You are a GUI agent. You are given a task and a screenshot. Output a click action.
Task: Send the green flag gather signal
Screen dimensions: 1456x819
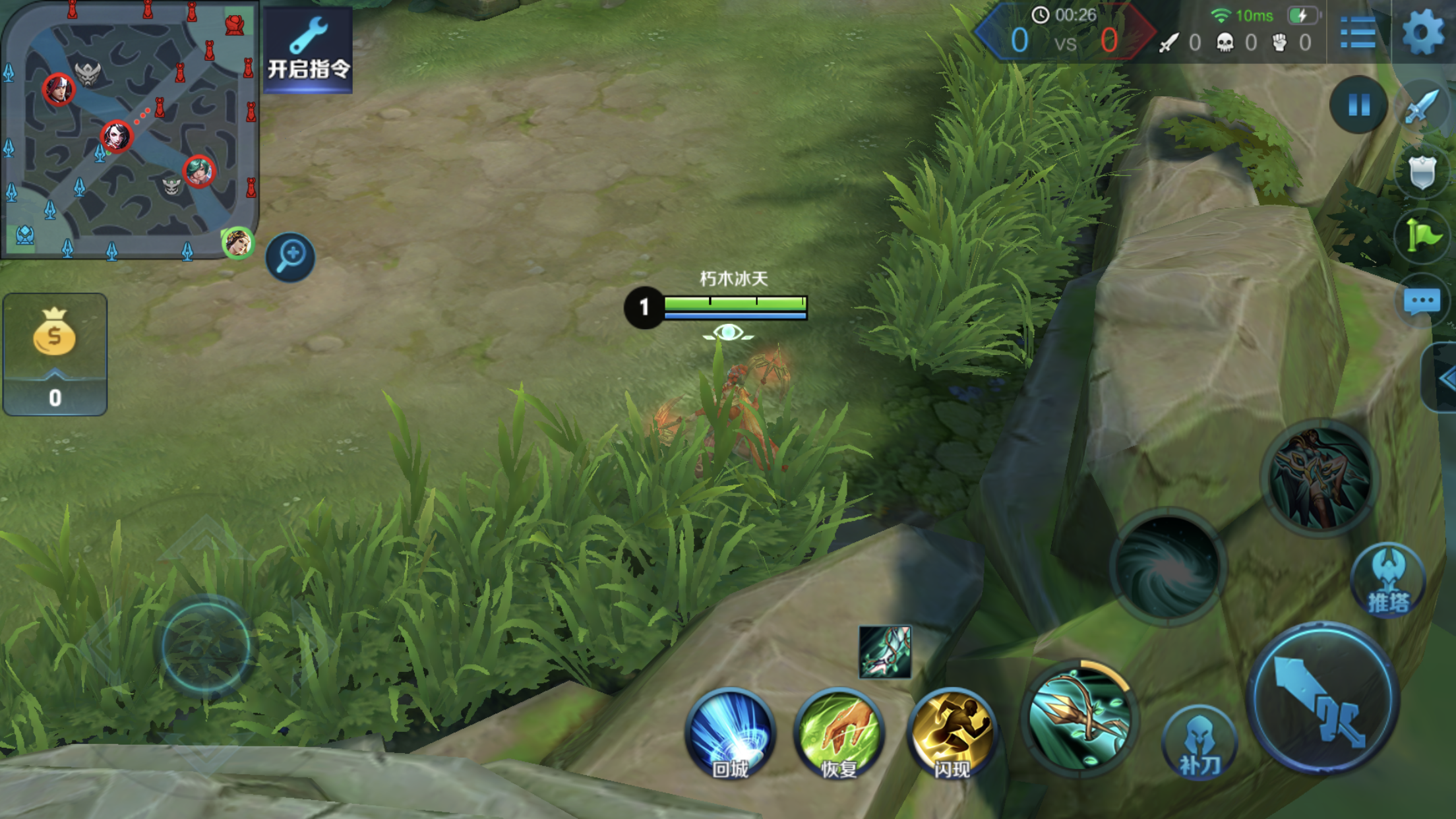tap(1422, 236)
